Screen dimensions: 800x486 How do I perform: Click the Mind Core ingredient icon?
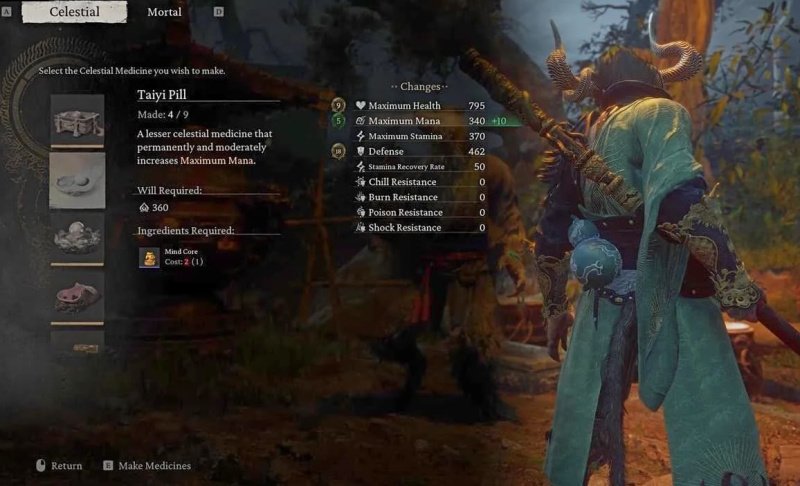149,259
